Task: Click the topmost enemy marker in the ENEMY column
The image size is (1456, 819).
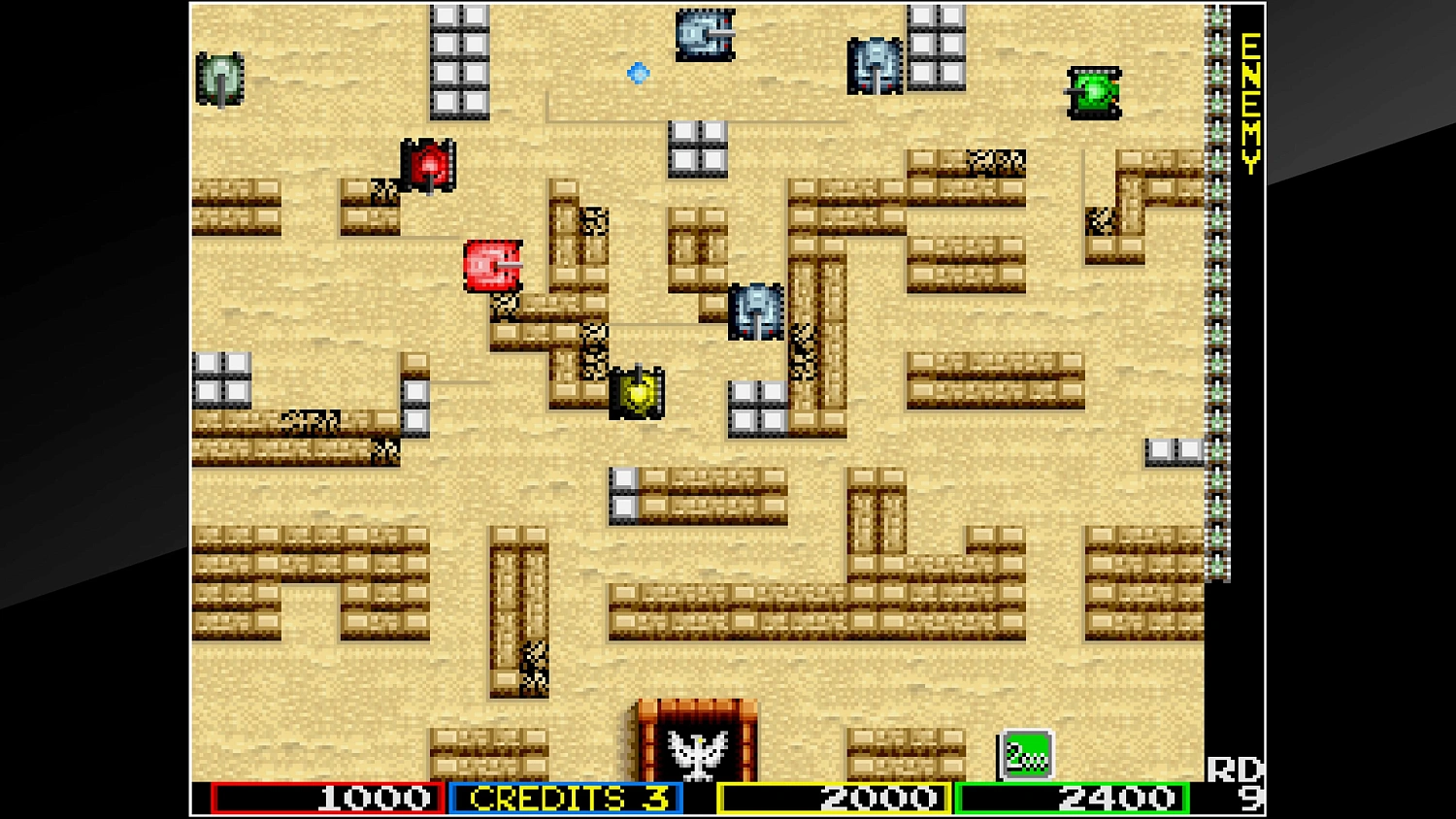Action: [x=1216, y=15]
